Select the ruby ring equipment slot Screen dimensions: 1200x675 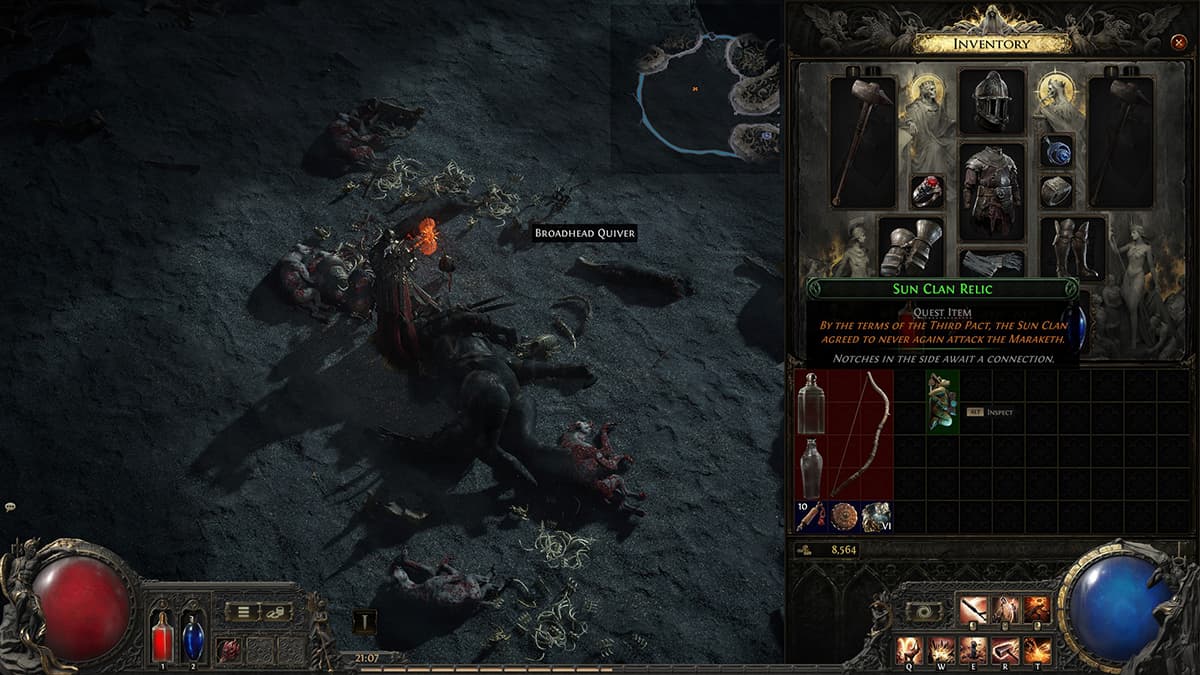click(x=927, y=191)
